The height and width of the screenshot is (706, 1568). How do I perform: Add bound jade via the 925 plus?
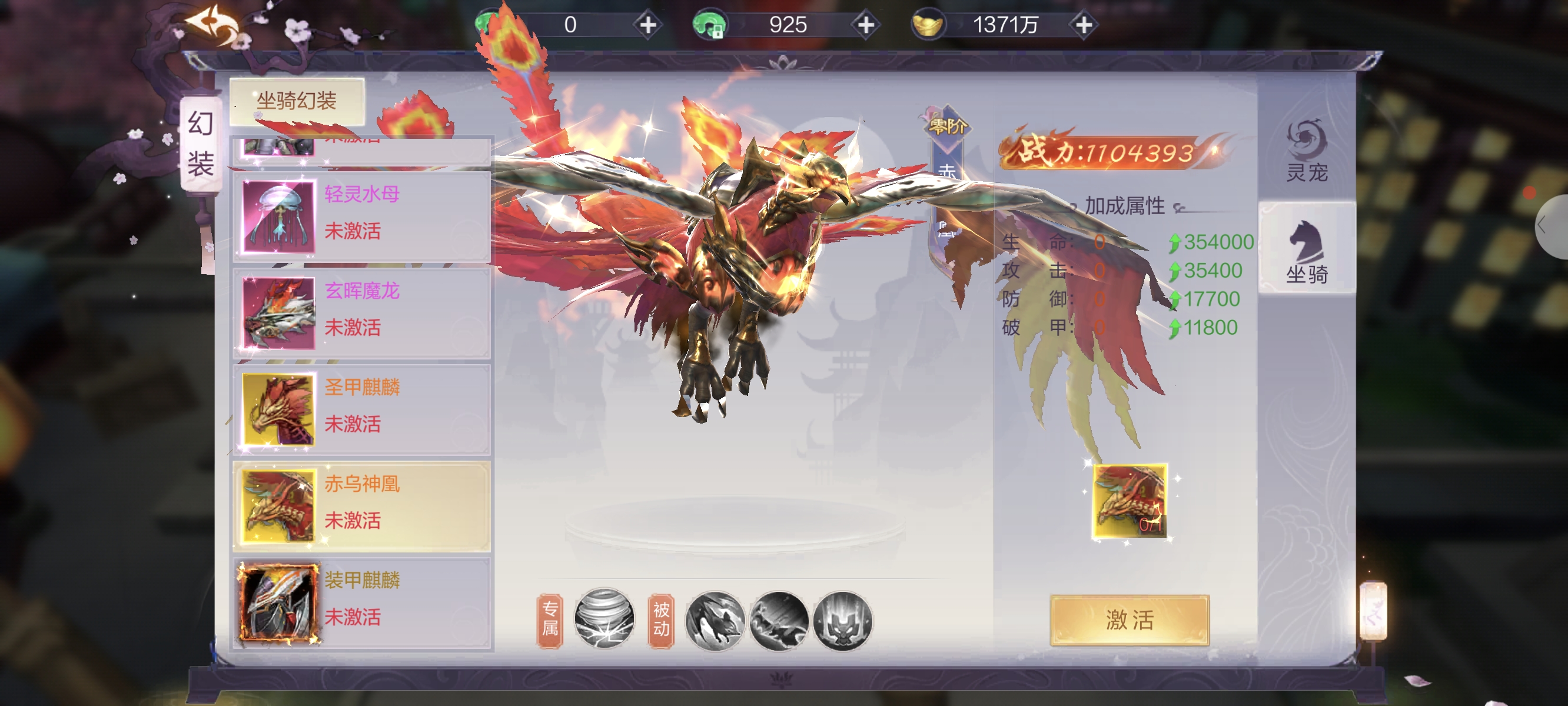(x=866, y=25)
